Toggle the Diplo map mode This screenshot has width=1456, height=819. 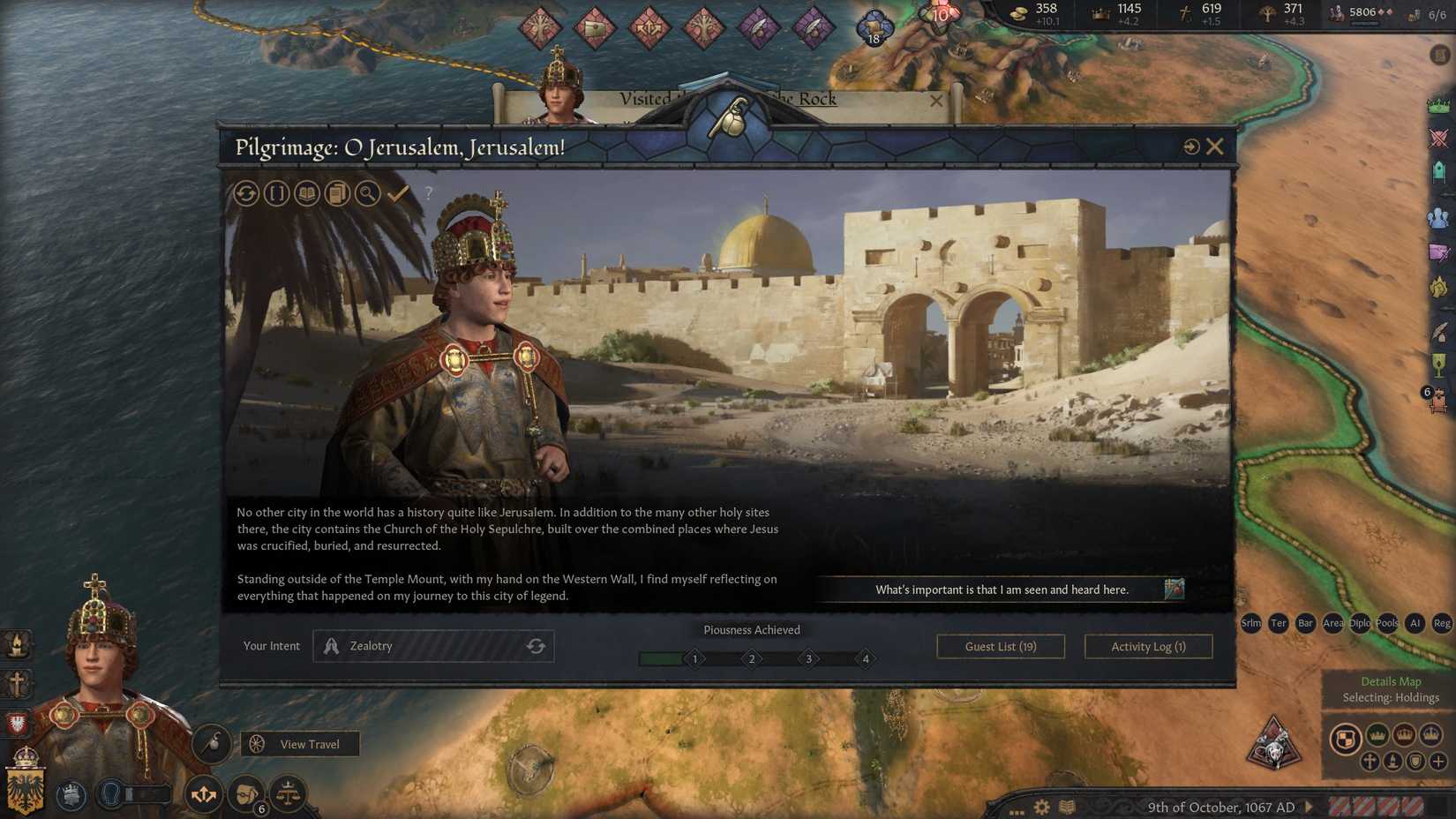click(1359, 623)
